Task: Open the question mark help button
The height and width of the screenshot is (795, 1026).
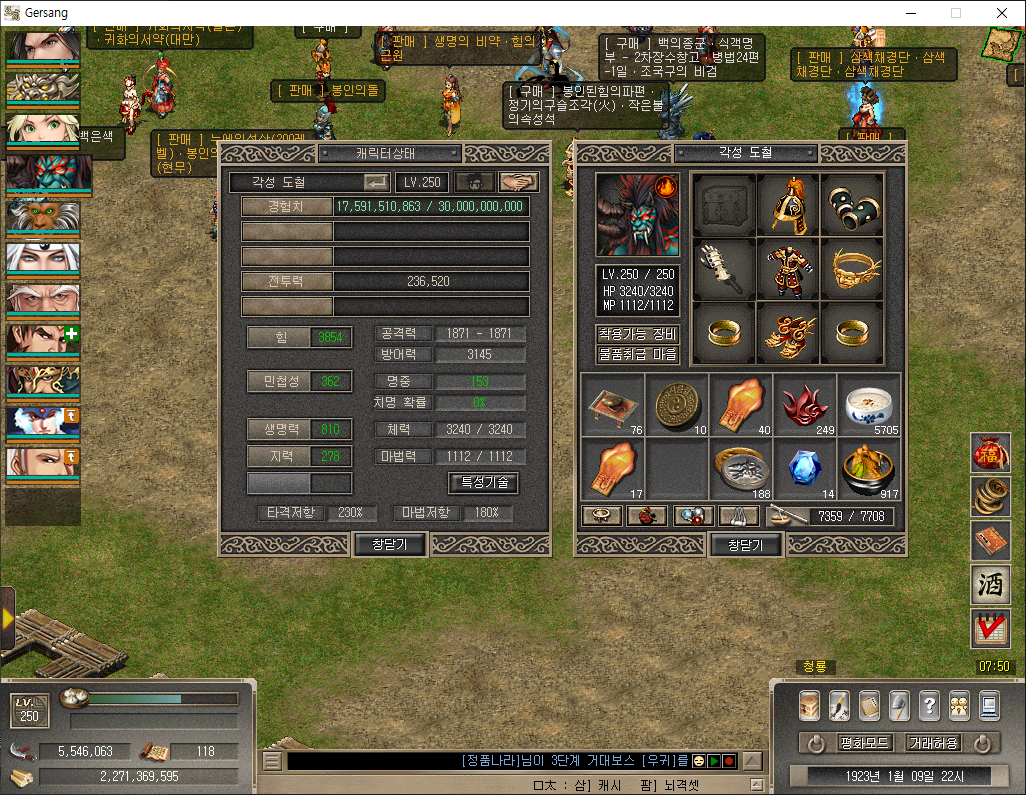Action: 929,705
